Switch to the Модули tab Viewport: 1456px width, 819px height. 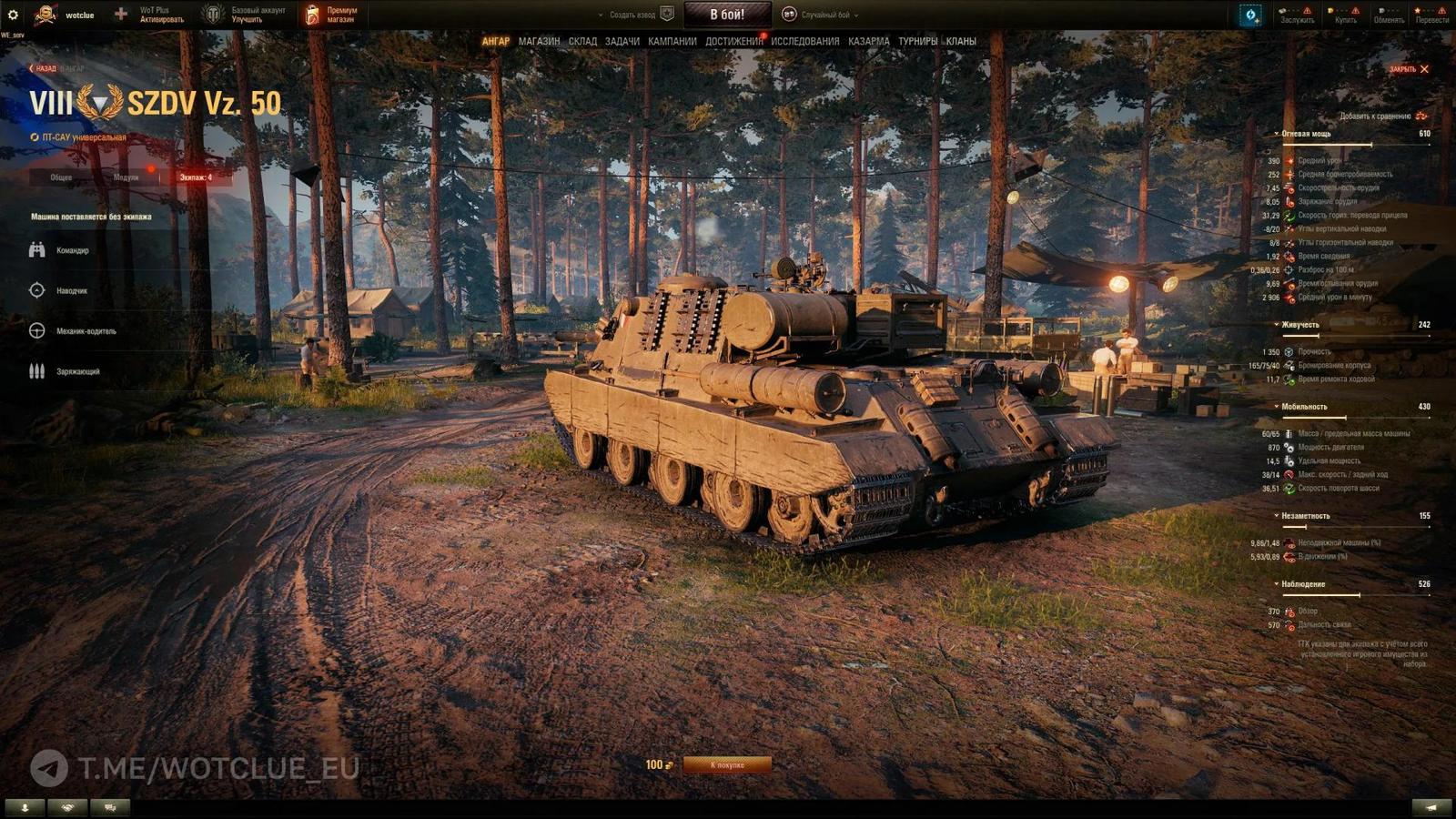pyautogui.click(x=126, y=178)
